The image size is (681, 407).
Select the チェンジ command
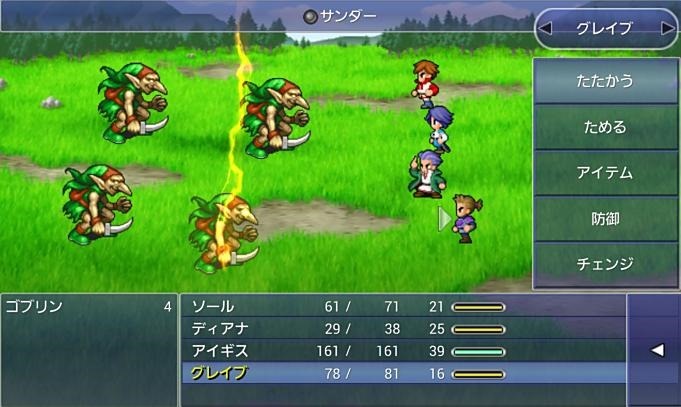[605, 264]
